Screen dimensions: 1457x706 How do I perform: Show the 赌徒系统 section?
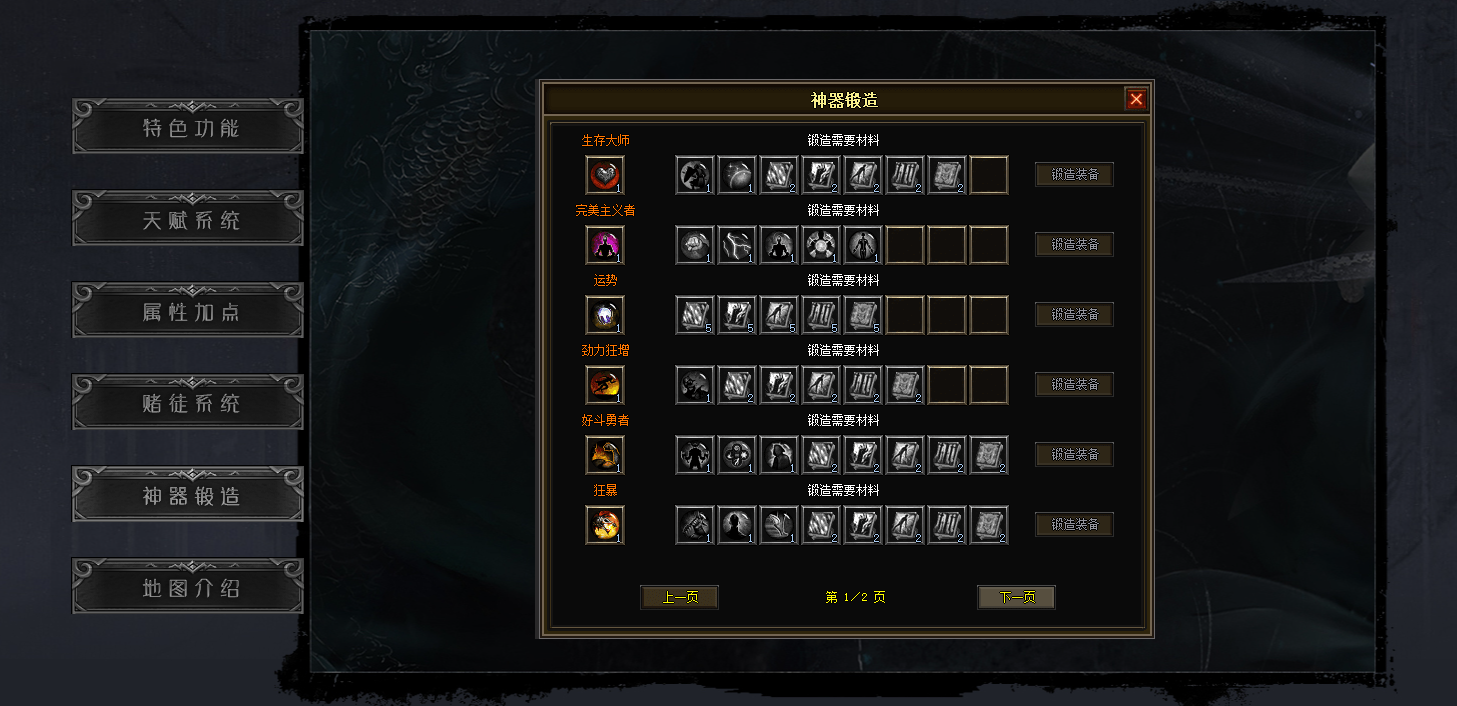pyautogui.click(x=188, y=402)
